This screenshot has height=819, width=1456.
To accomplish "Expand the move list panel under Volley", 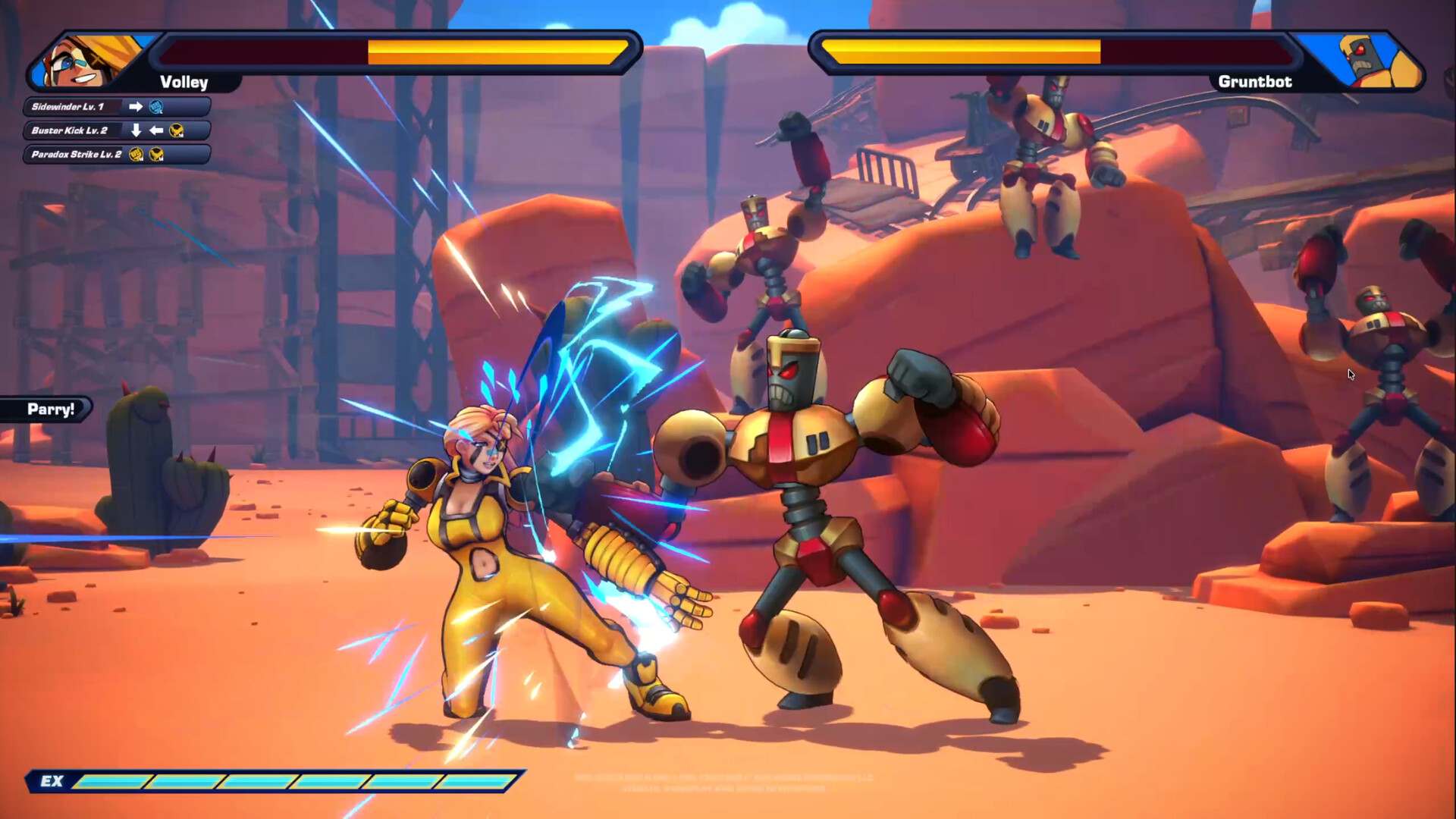I will click(x=114, y=130).
